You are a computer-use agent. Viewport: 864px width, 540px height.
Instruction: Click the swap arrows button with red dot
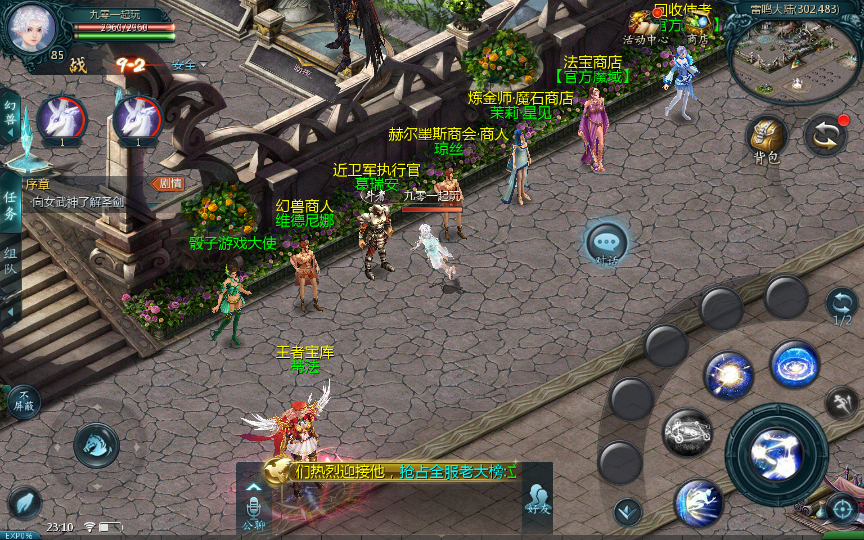(x=826, y=136)
